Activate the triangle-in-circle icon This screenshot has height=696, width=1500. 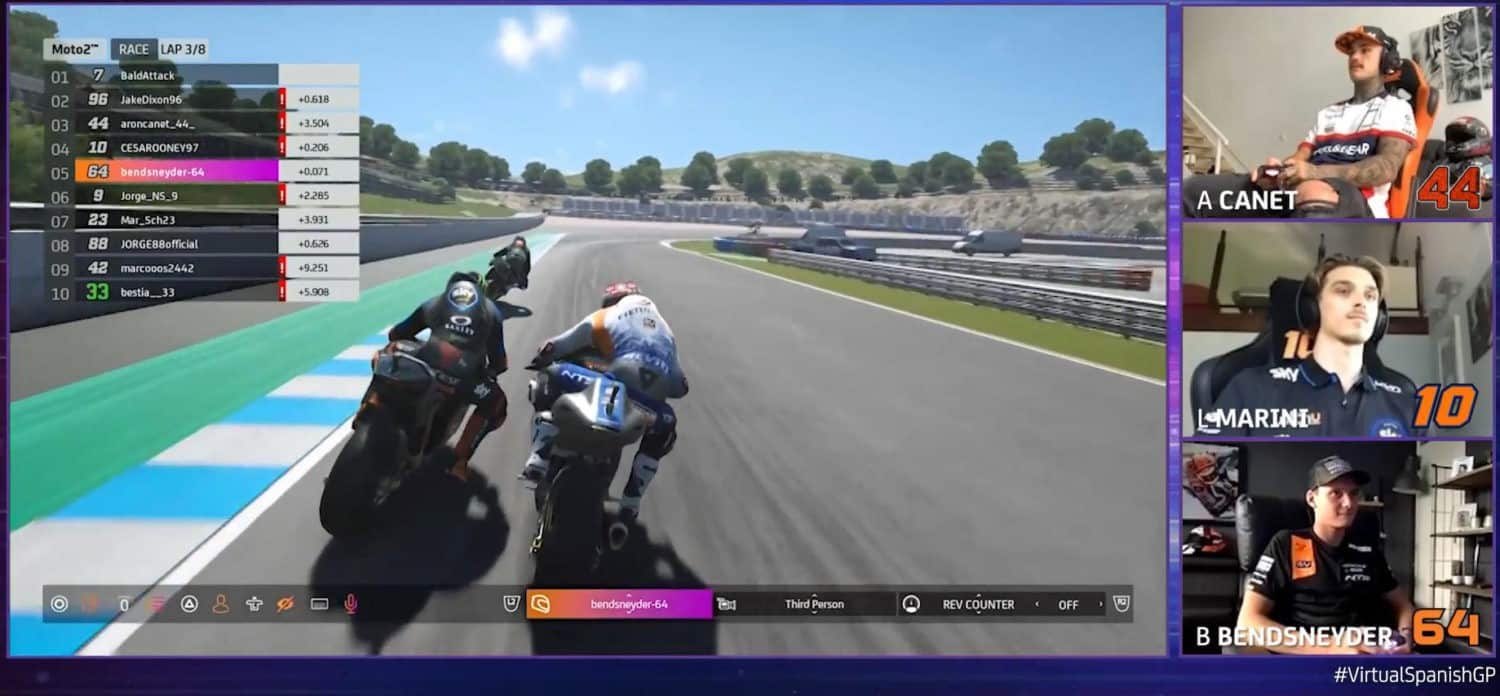coord(189,604)
